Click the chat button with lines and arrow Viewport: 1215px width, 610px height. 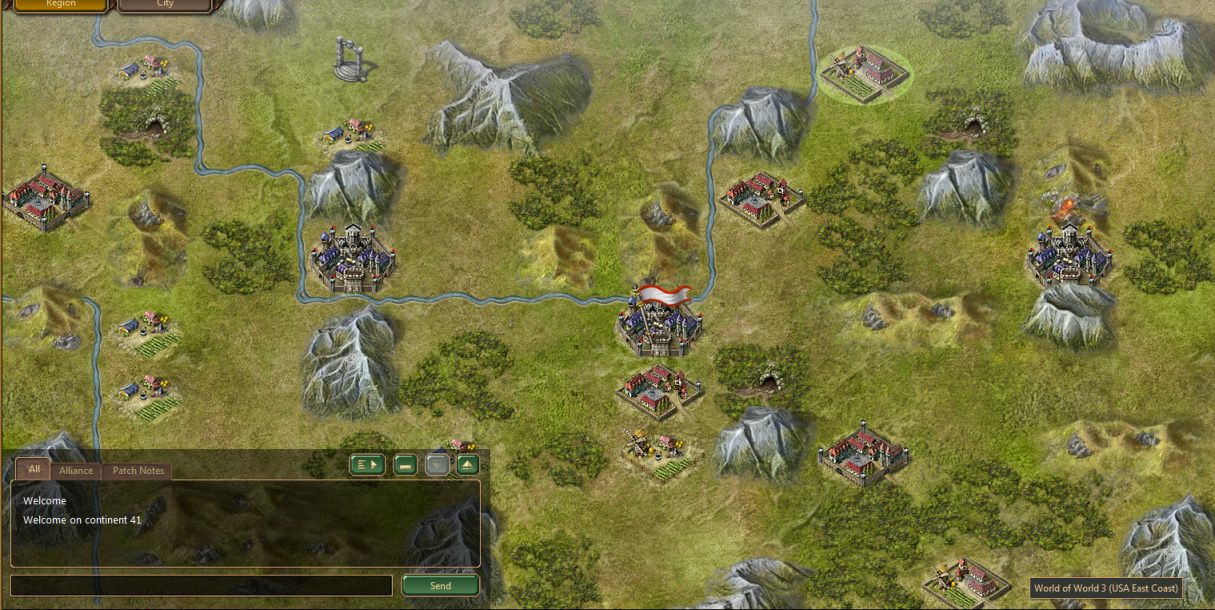pos(367,464)
